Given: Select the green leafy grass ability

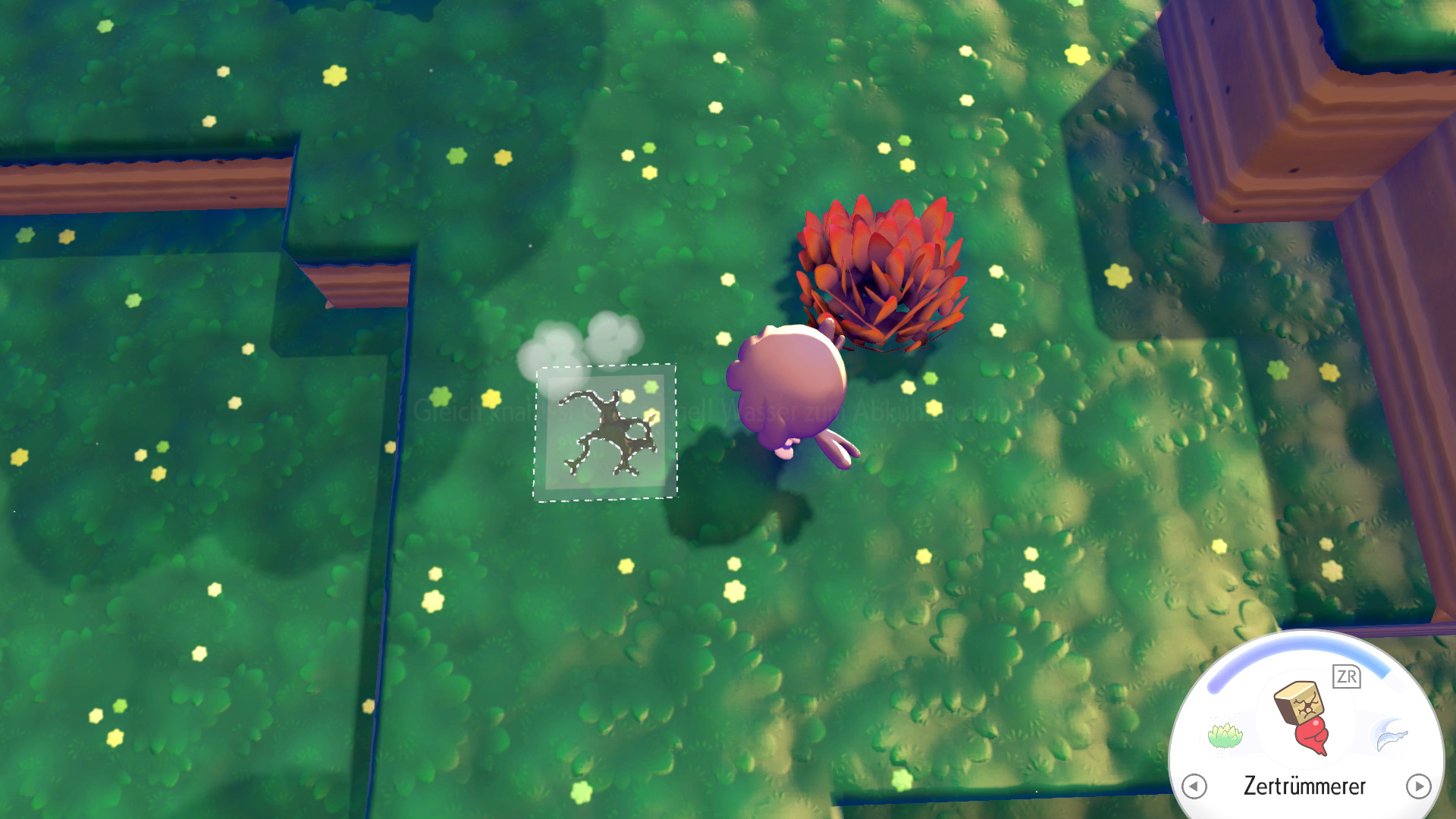Looking at the screenshot, I should coord(1225,735).
